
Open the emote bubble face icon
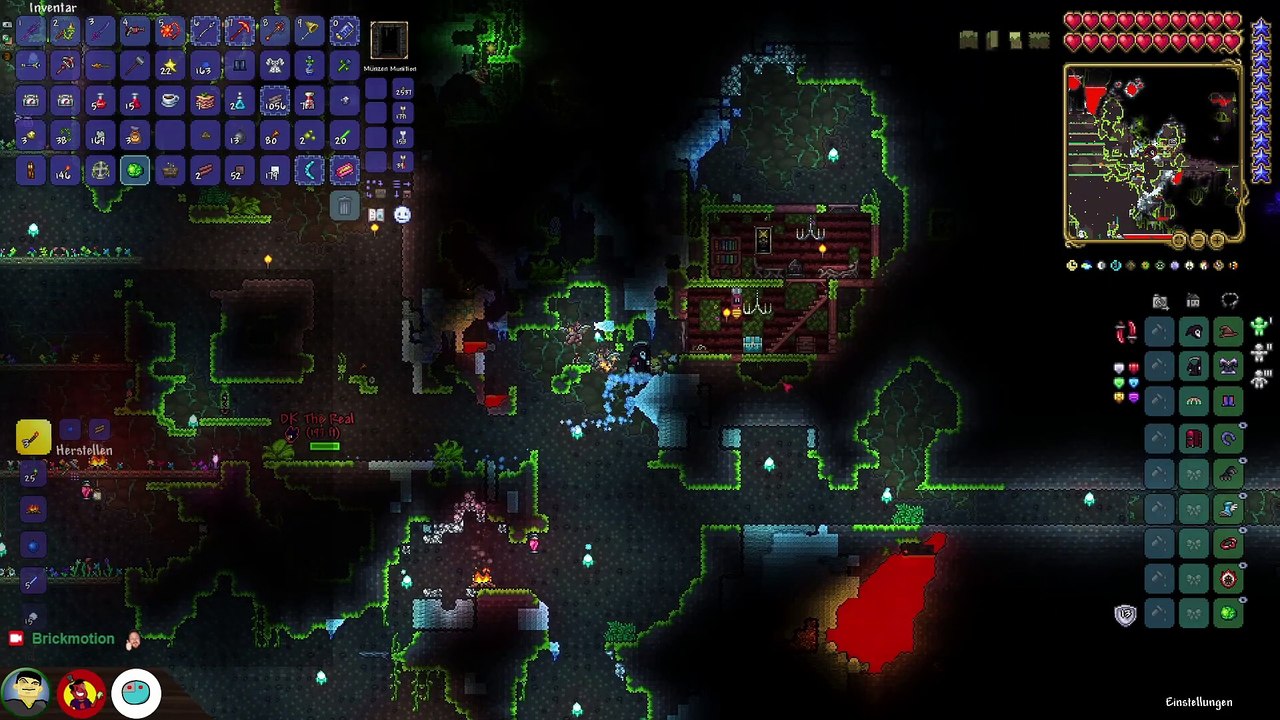(x=402, y=214)
